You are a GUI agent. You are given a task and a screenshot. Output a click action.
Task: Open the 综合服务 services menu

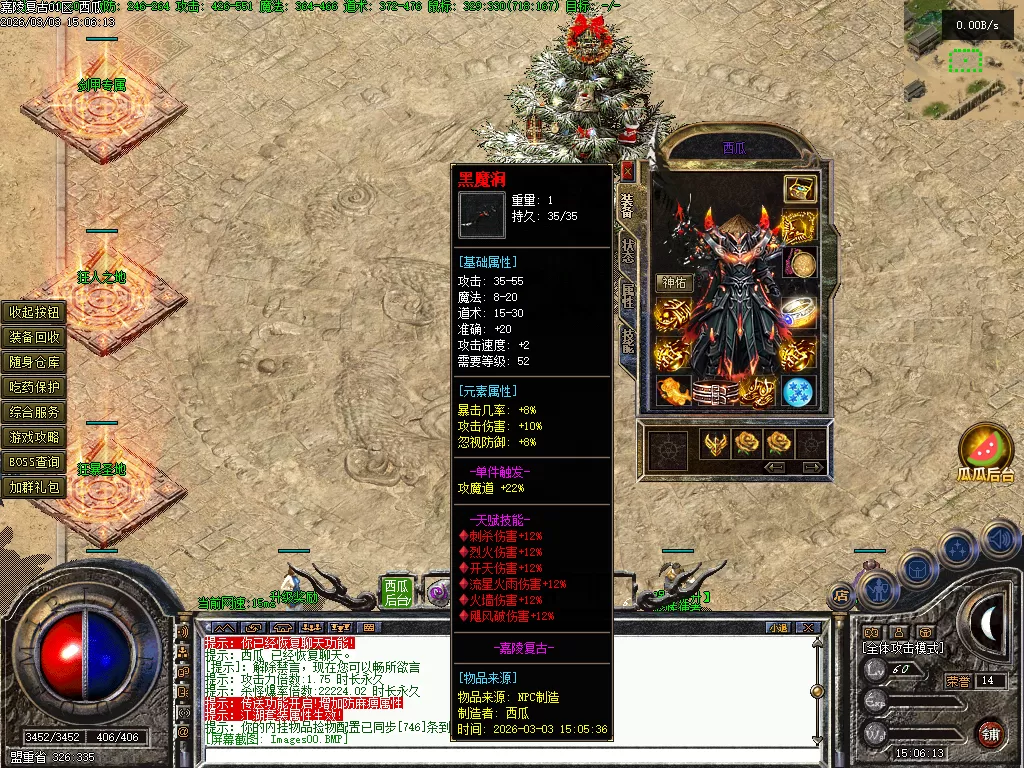coord(35,412)
